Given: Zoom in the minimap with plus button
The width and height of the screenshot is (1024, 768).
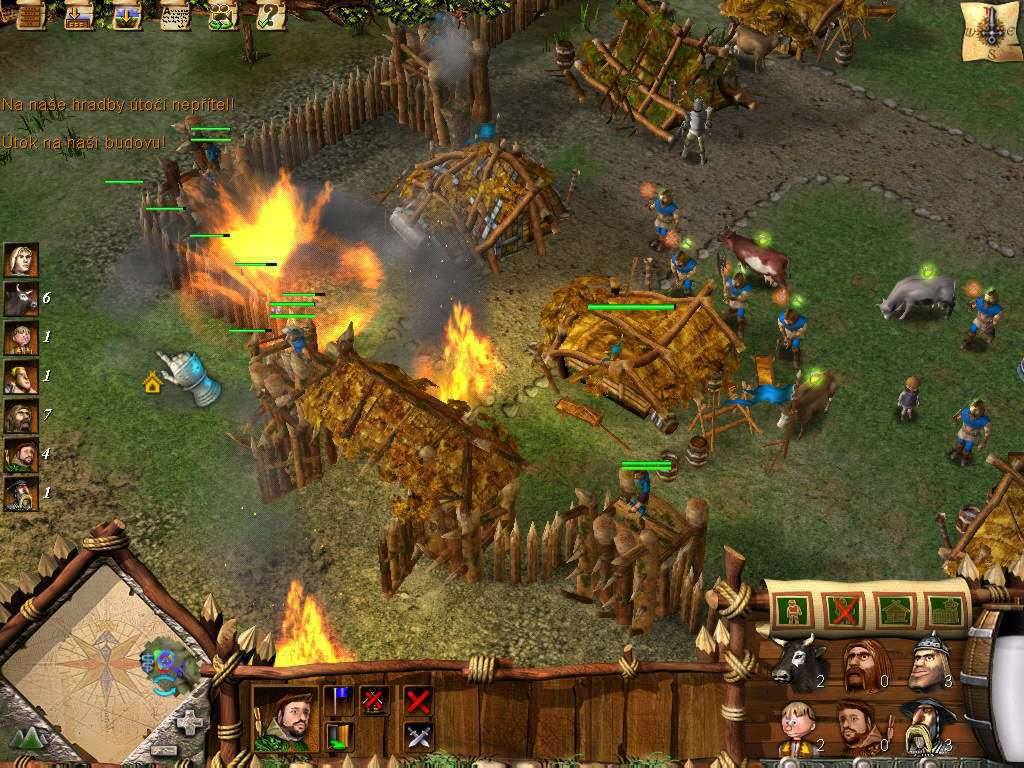Looking at the screenshot, I should coord(188,722).
